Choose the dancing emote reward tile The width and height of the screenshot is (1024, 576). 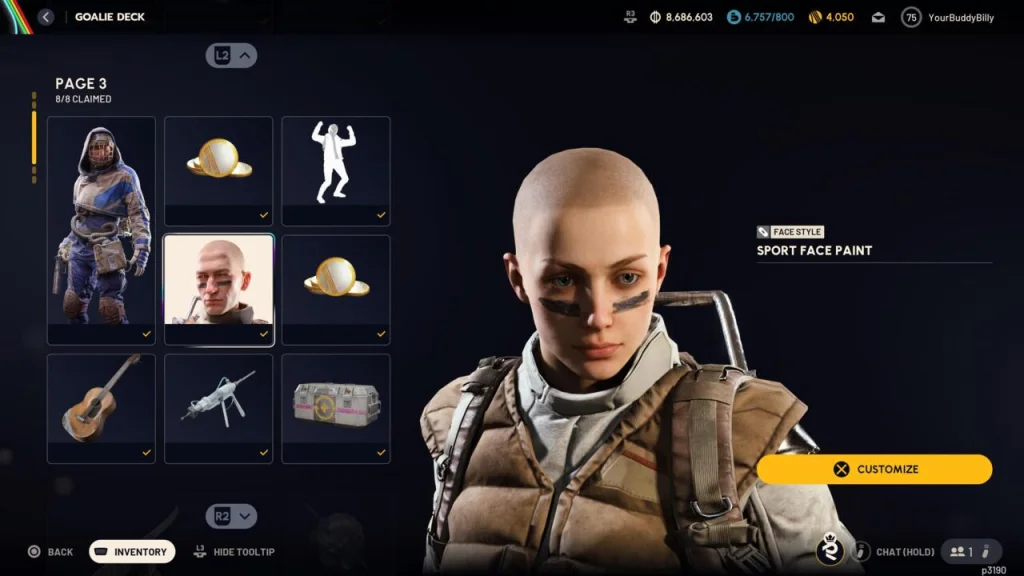(335, 171)
